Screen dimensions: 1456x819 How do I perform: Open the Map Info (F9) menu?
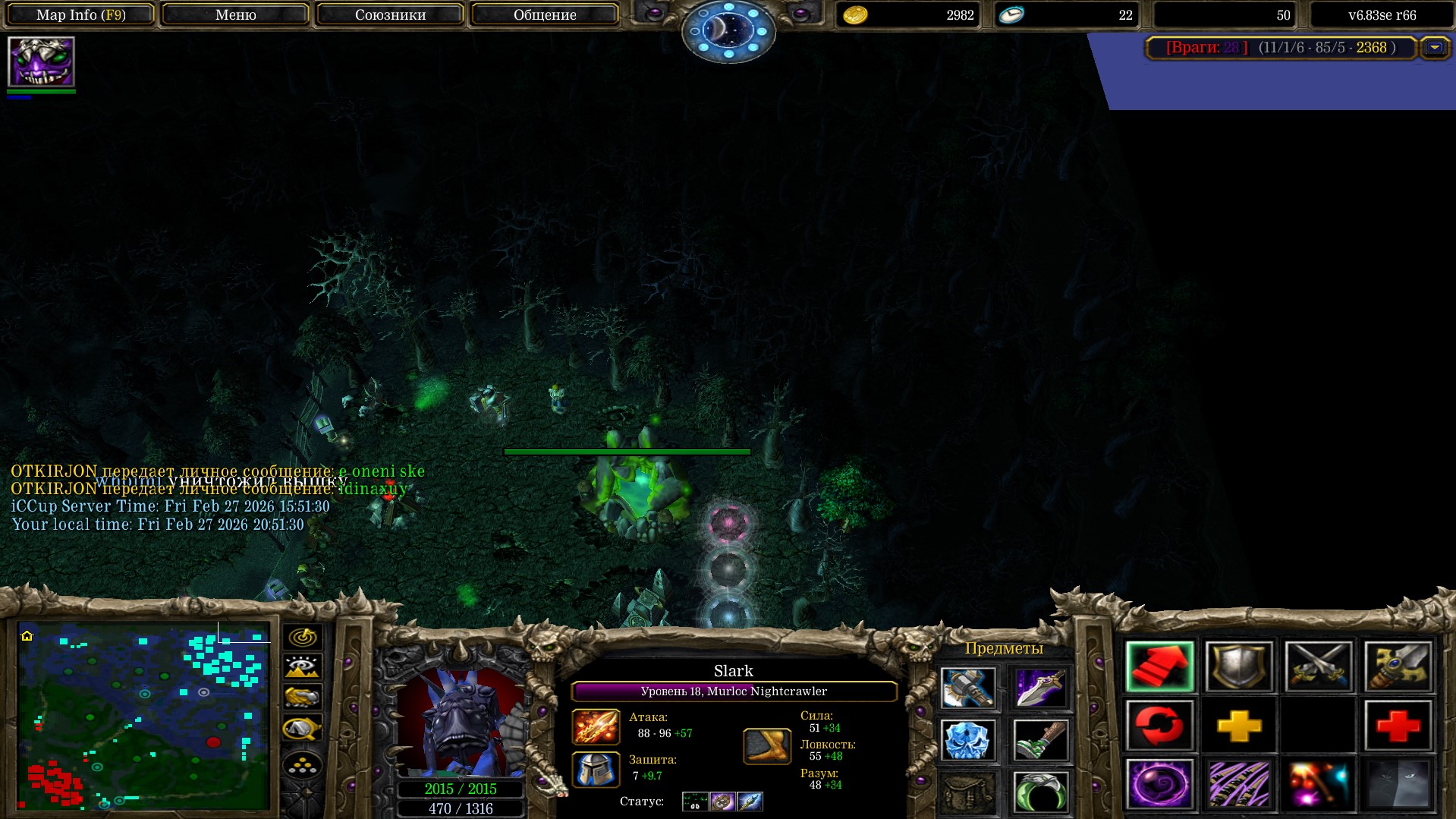coord(81,14)
